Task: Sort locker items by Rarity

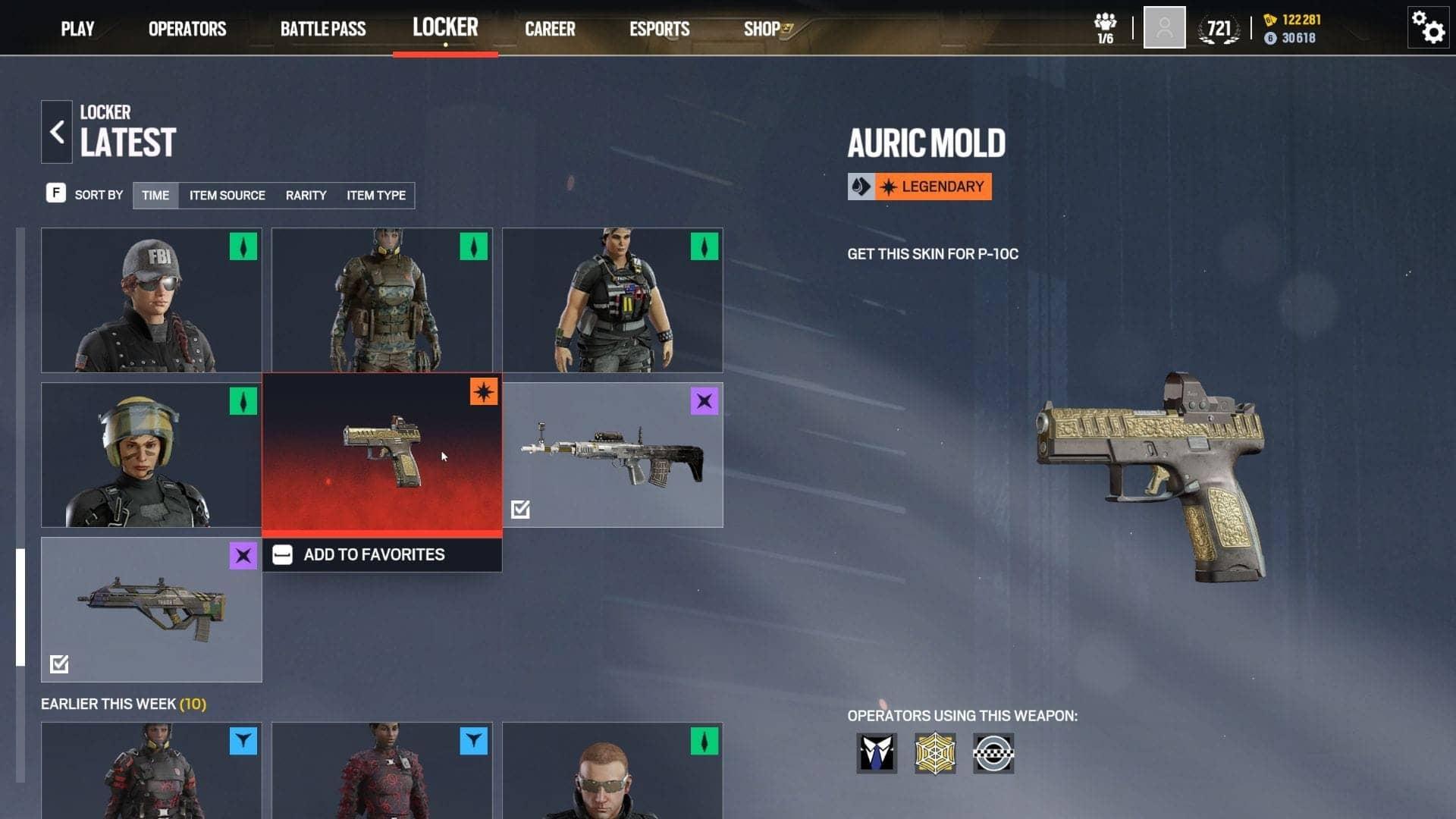Action: click(x=306, y=195)
